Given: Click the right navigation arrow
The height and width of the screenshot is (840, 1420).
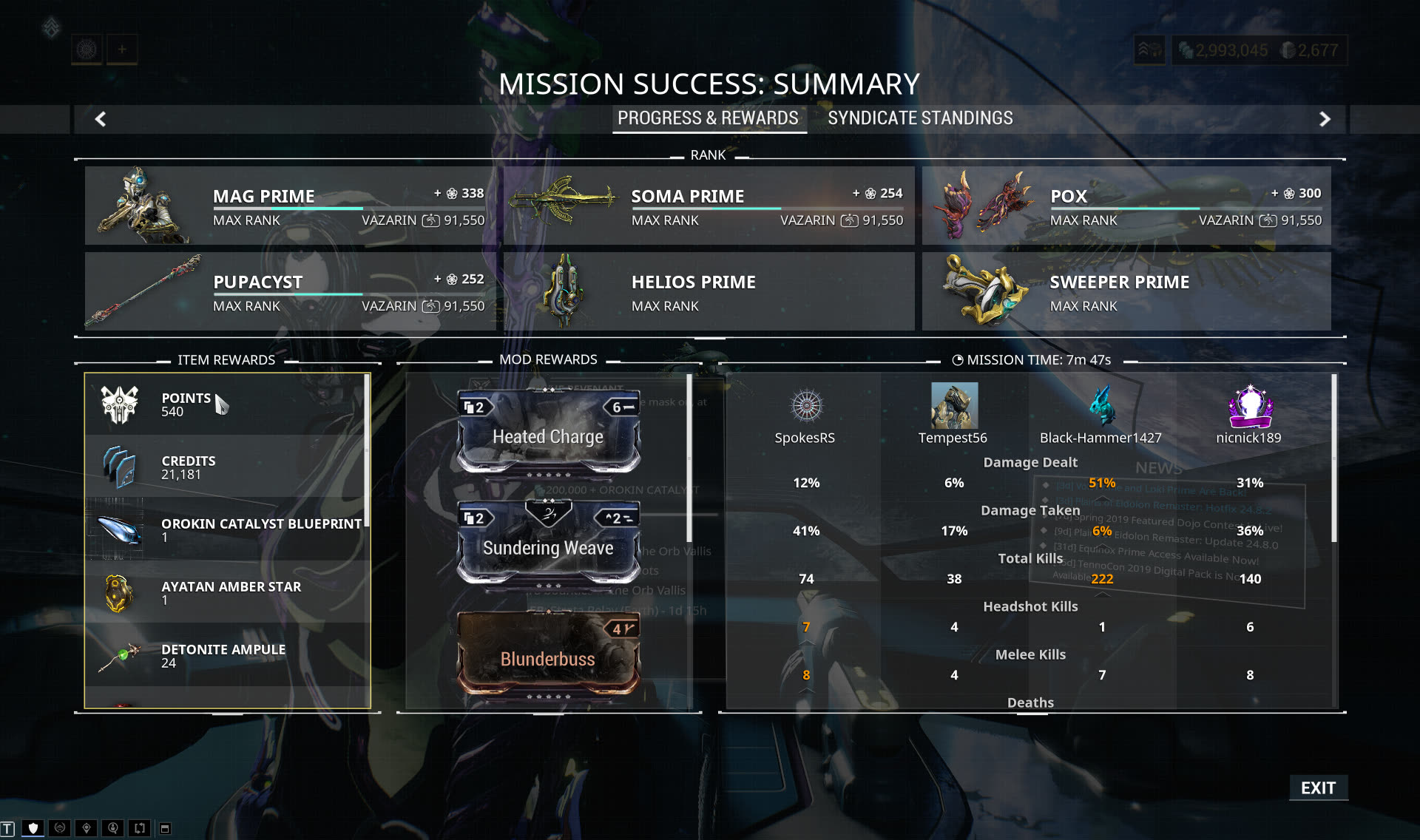Looking at the screenshot, I should coord(1325,119).
